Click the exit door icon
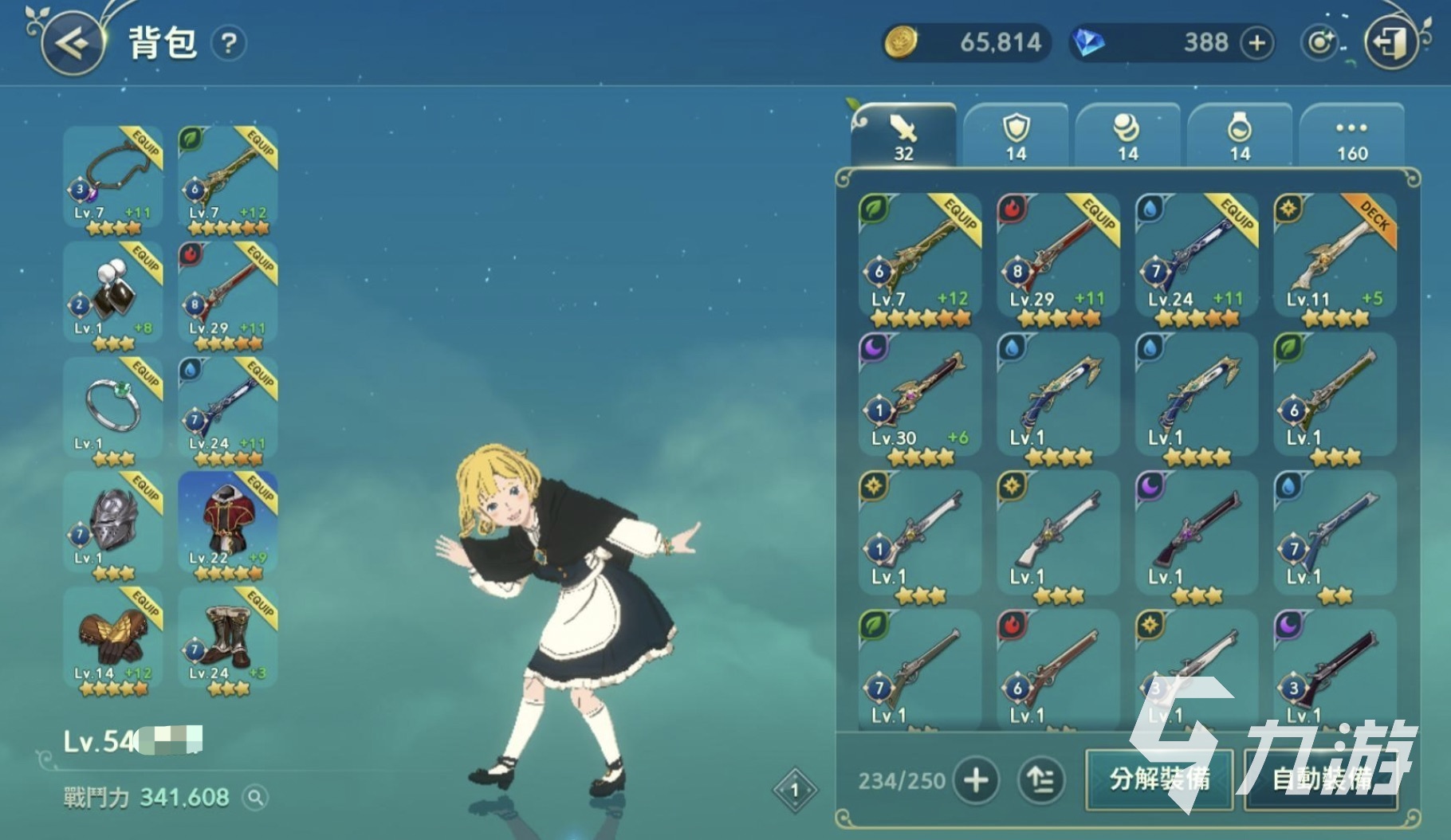The image size is (1451, 840). tap(1391, 43)
